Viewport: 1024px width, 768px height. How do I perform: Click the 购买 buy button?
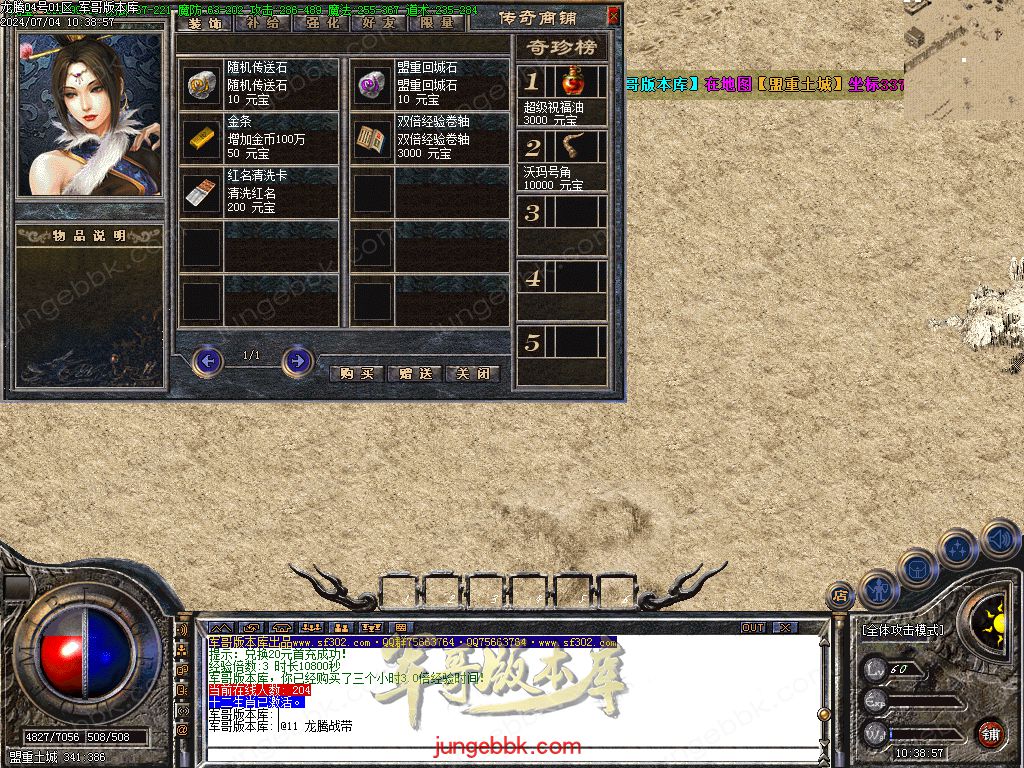[356, 374]
